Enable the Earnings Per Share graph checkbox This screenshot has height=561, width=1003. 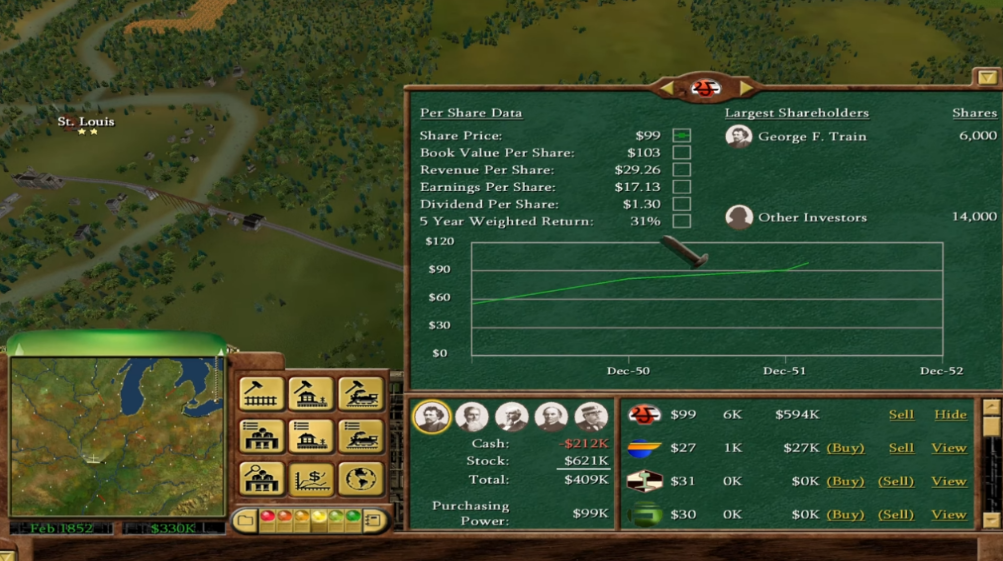pyautogui.click(x=681, y=187)
